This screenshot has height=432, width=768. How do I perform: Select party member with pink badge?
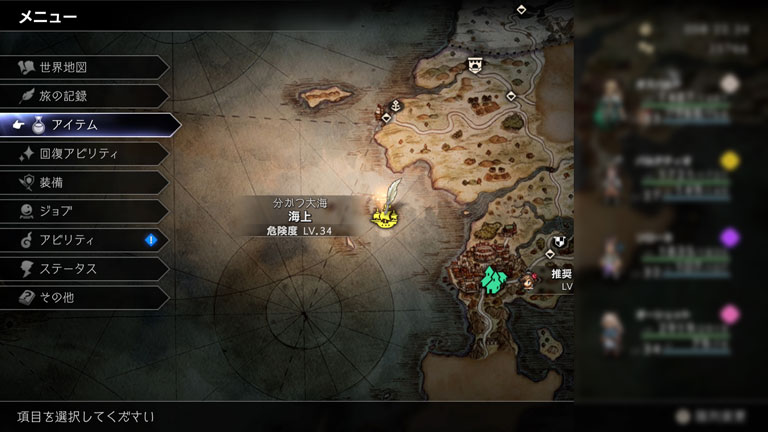pos(670,326)
